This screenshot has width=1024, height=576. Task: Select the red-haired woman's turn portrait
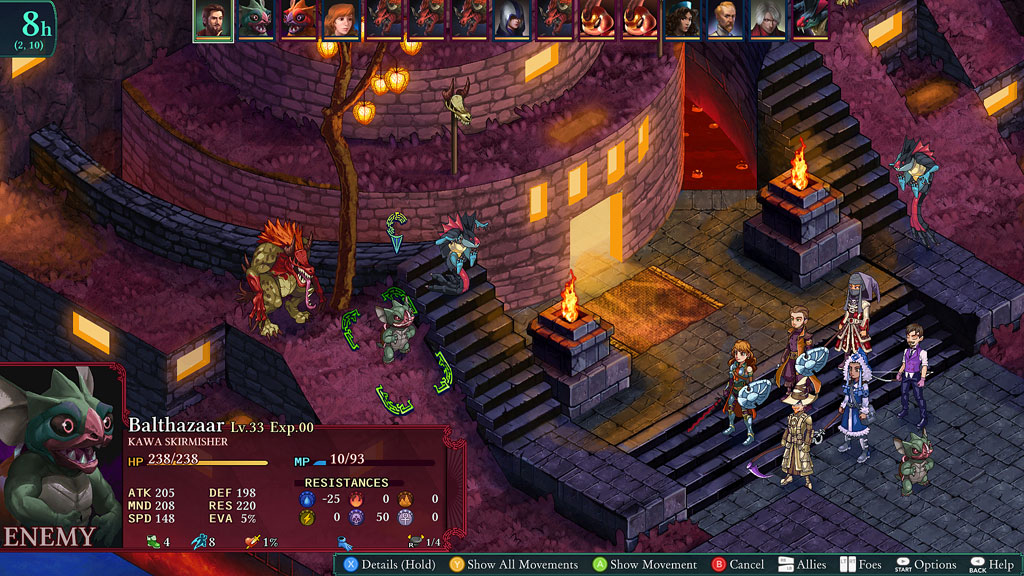click(341, 20)
